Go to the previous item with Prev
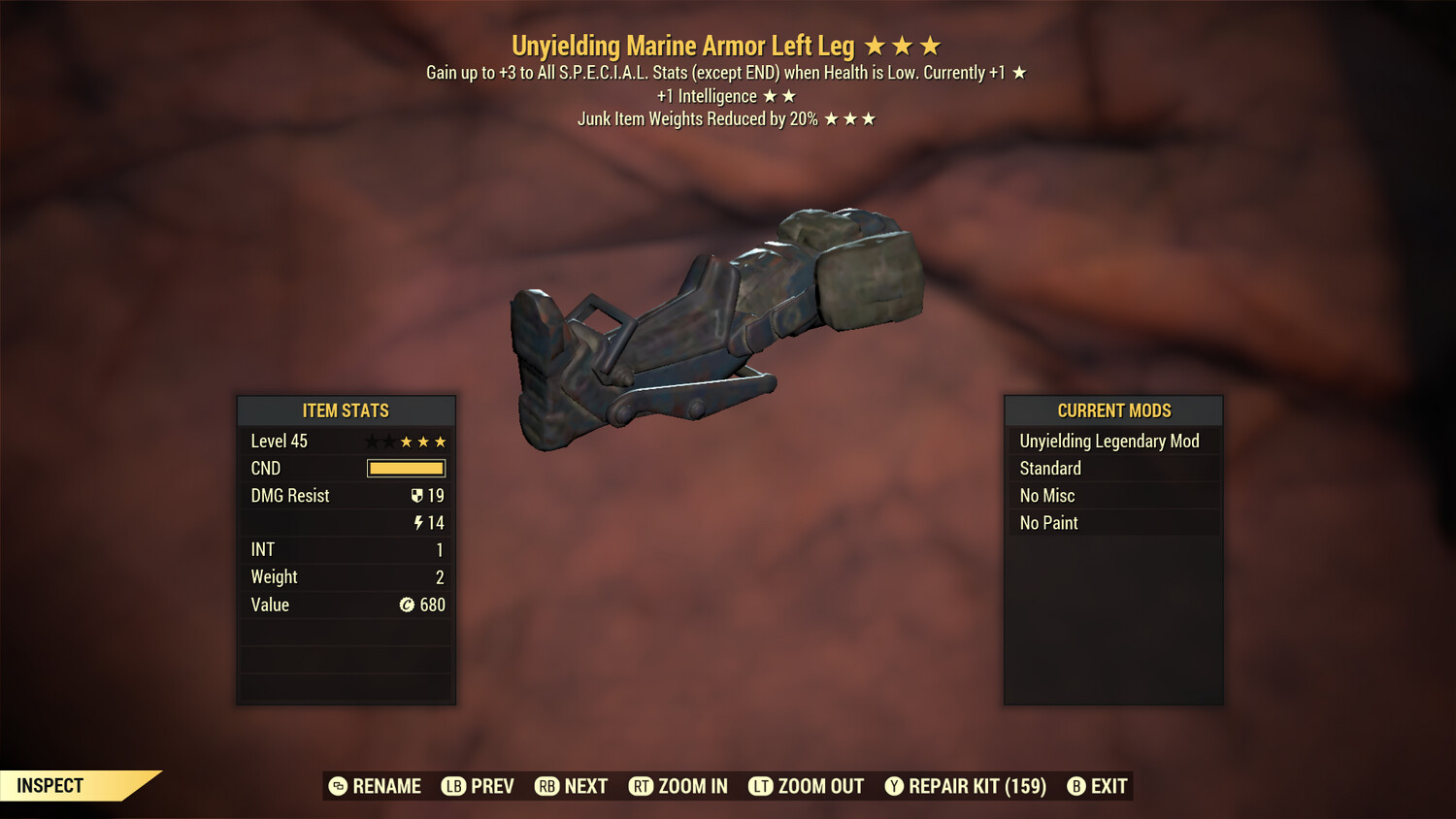The image size is (1456, 819). 479,786
